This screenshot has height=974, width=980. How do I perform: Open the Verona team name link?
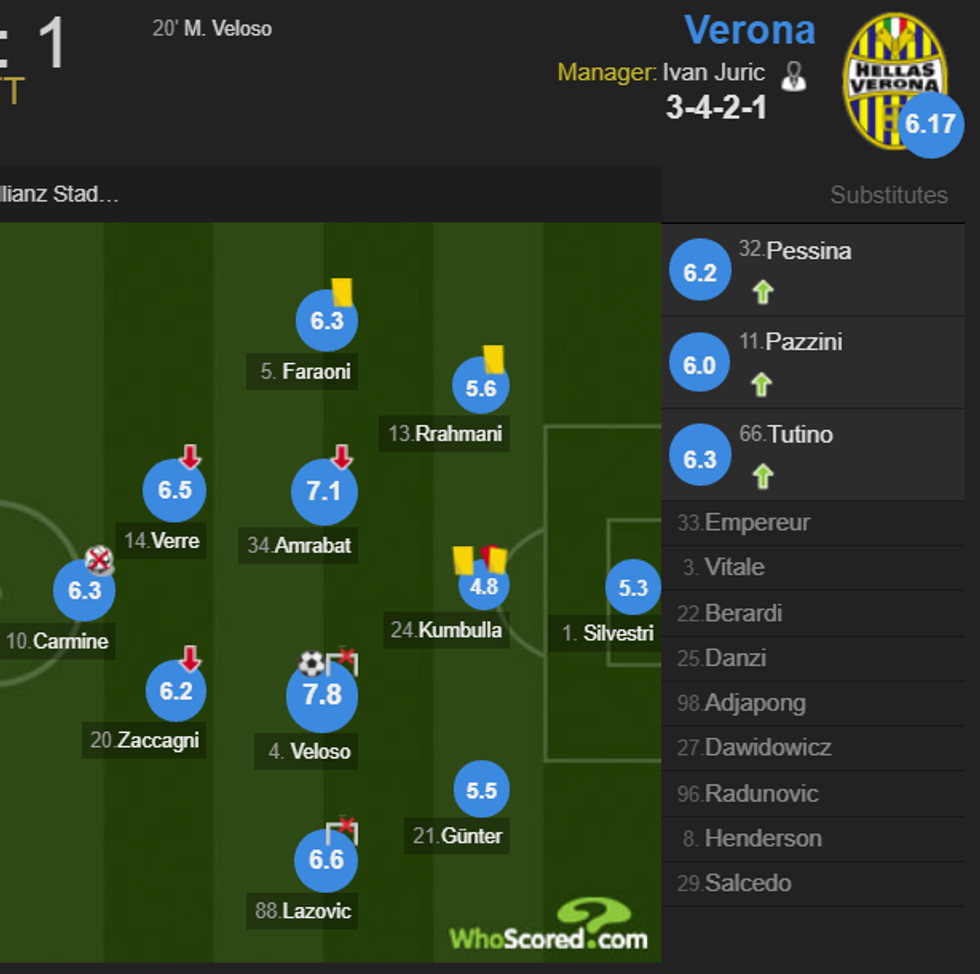click(x=749, y=30)
